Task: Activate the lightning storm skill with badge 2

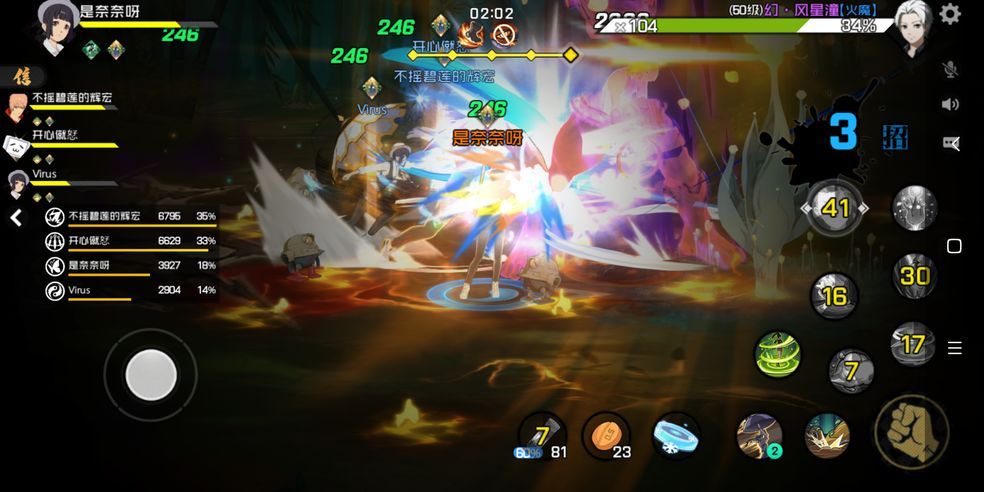Action: 759,435
